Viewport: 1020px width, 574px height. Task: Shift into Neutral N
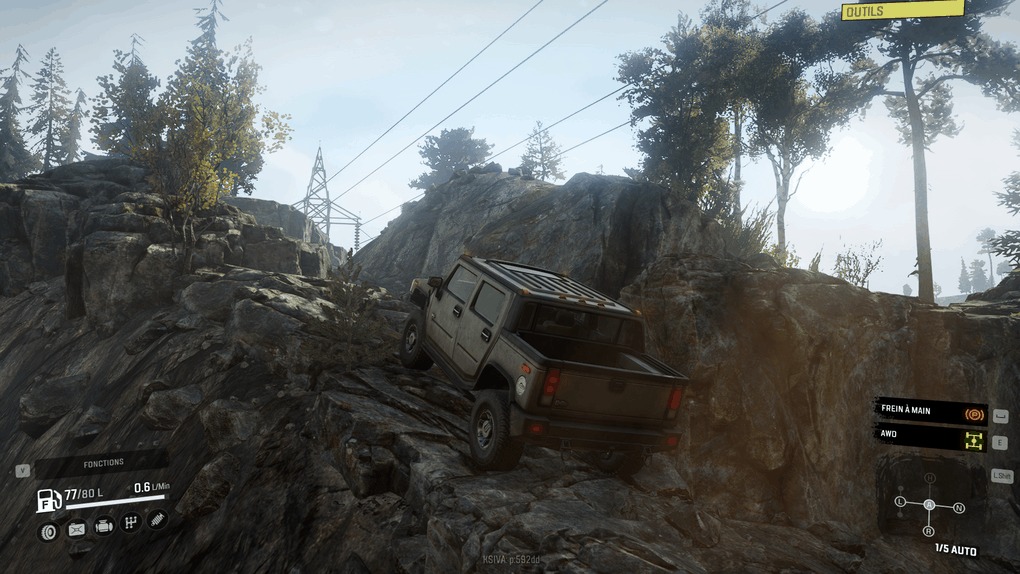point(959,508)
